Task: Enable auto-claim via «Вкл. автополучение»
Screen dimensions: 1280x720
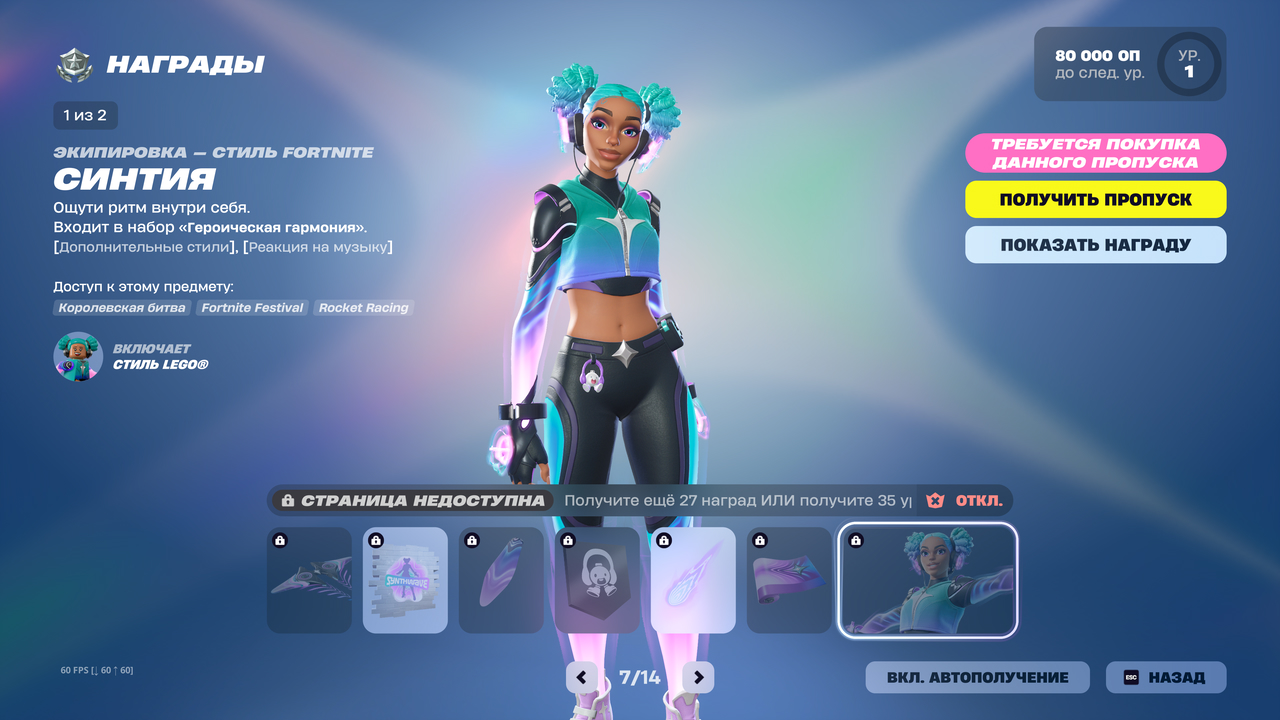Action: click(977, 677)
